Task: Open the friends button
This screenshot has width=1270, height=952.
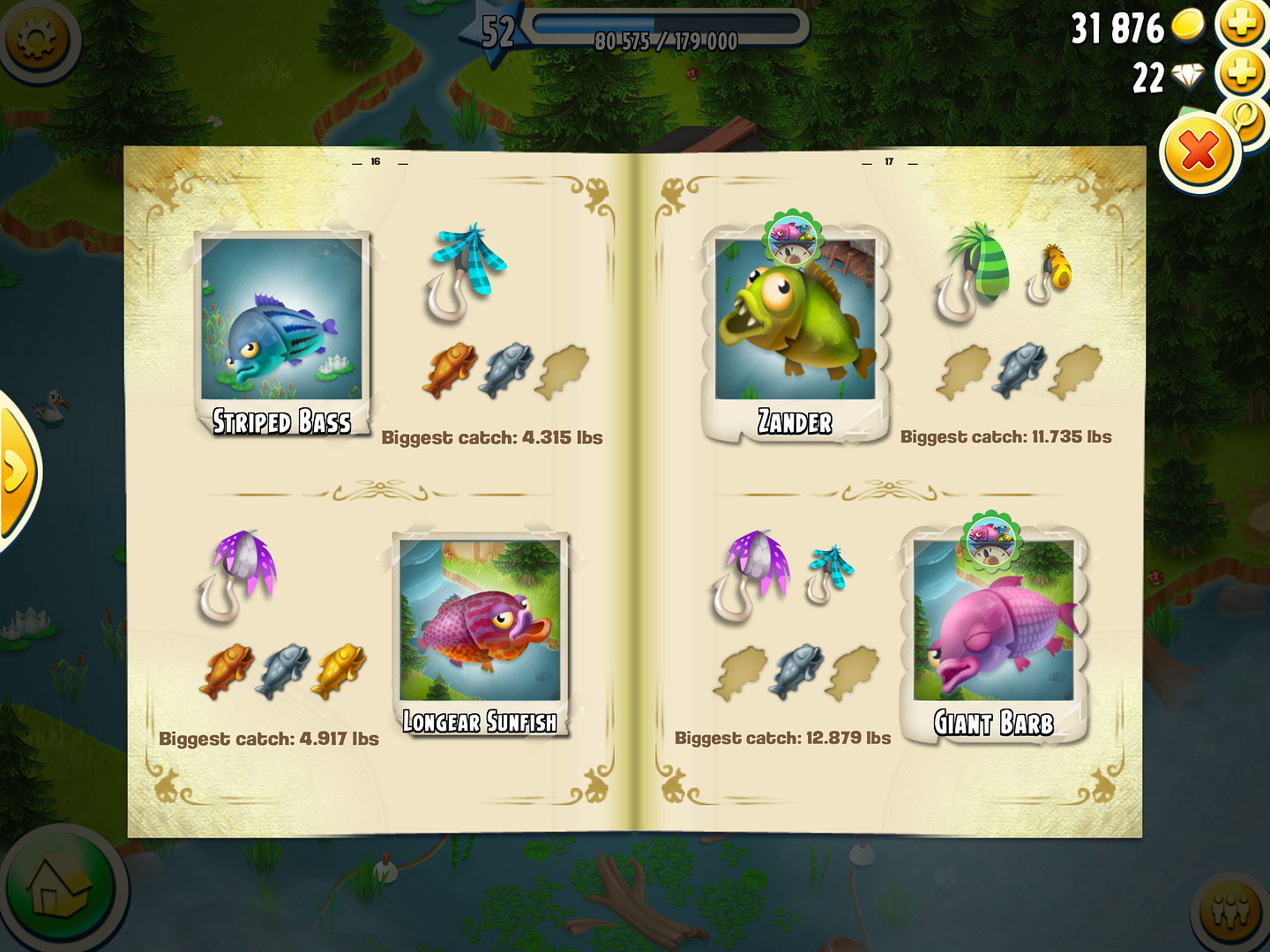Action: [x=1231, y=911]
